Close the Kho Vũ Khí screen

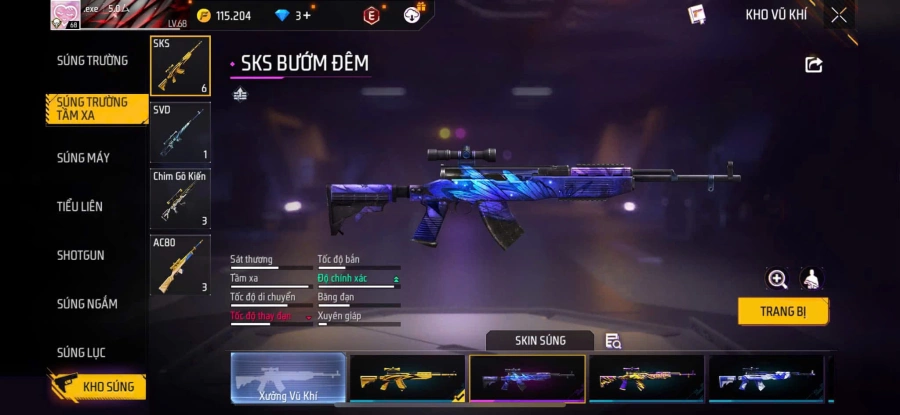[839, 15]
